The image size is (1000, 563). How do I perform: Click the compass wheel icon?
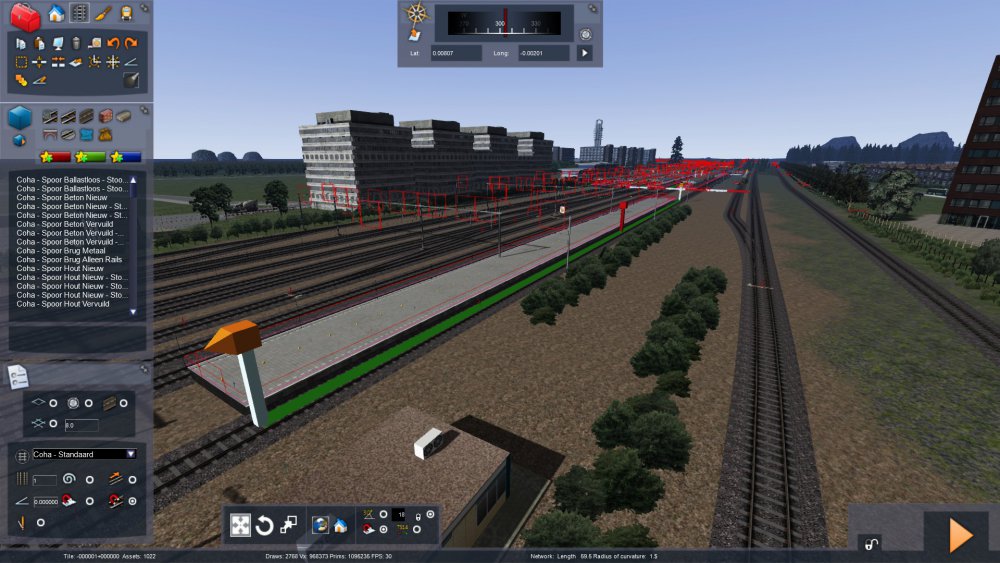[415, 13]
